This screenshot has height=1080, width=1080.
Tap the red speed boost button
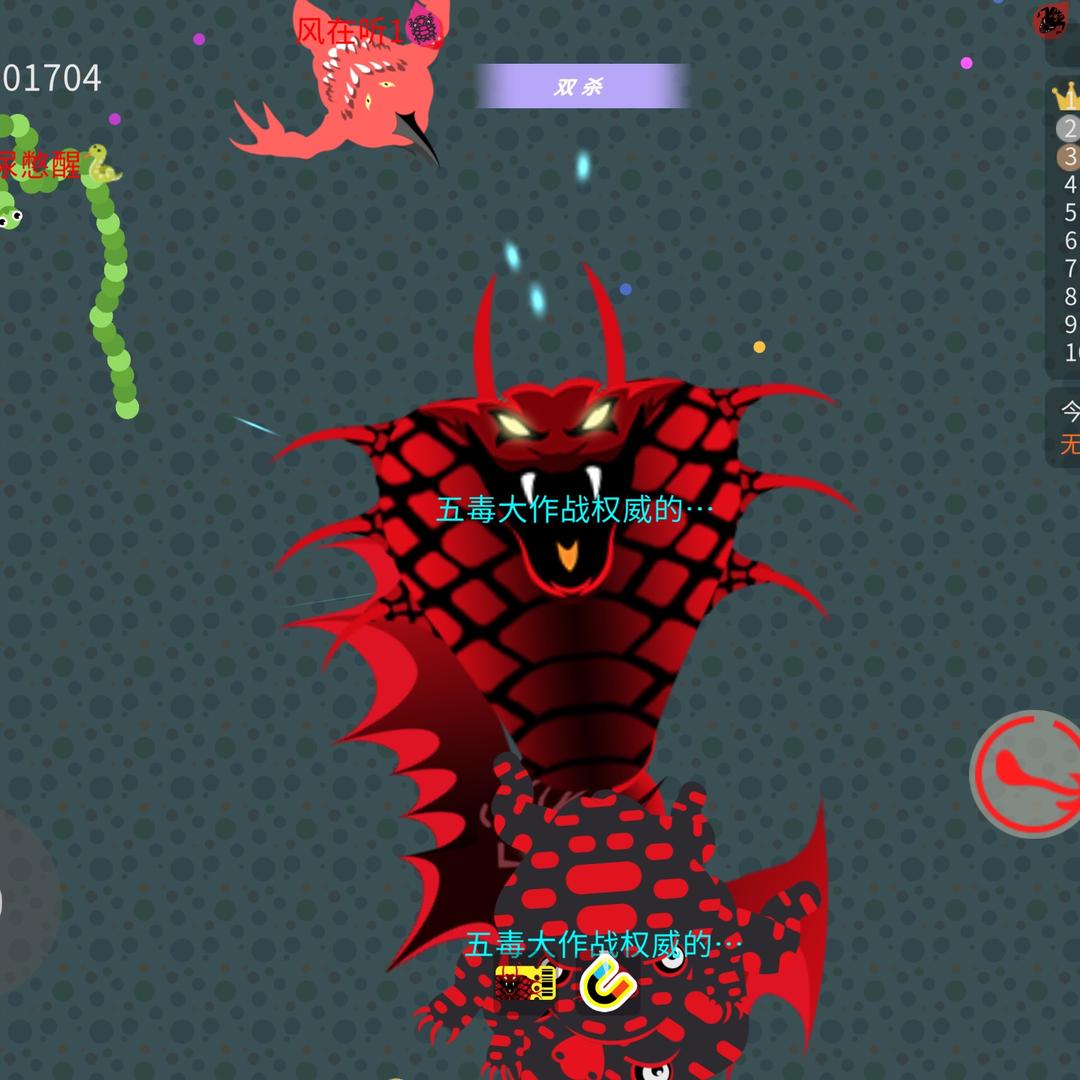(1028, 773)
